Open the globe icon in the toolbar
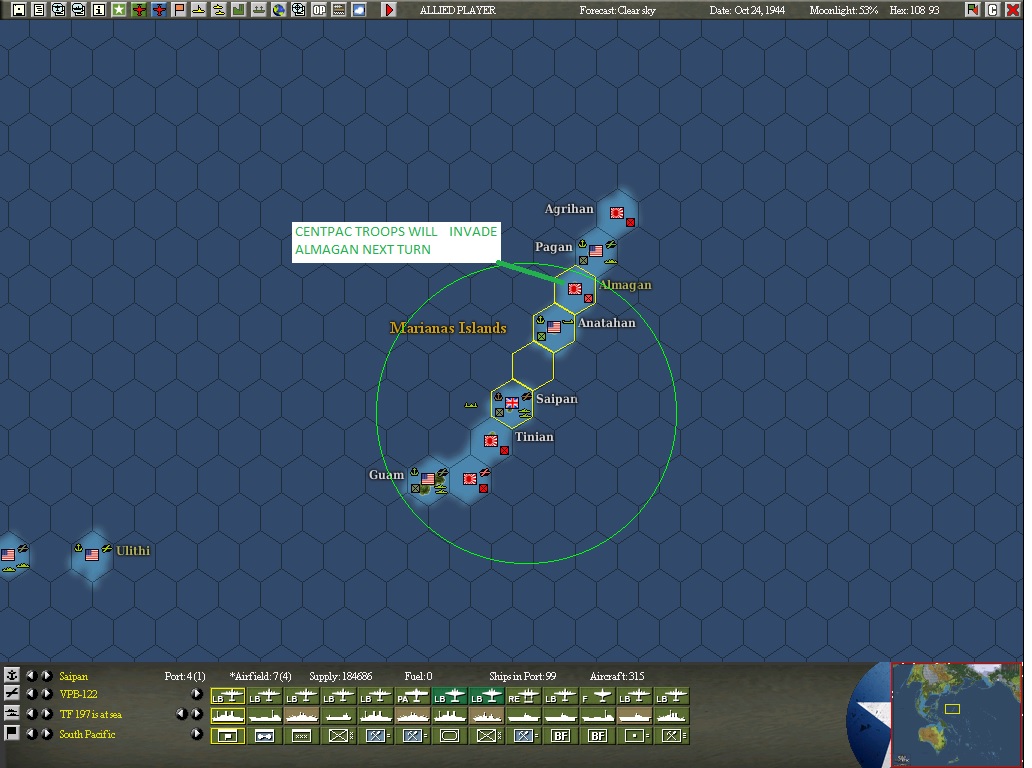 point(278,10)
